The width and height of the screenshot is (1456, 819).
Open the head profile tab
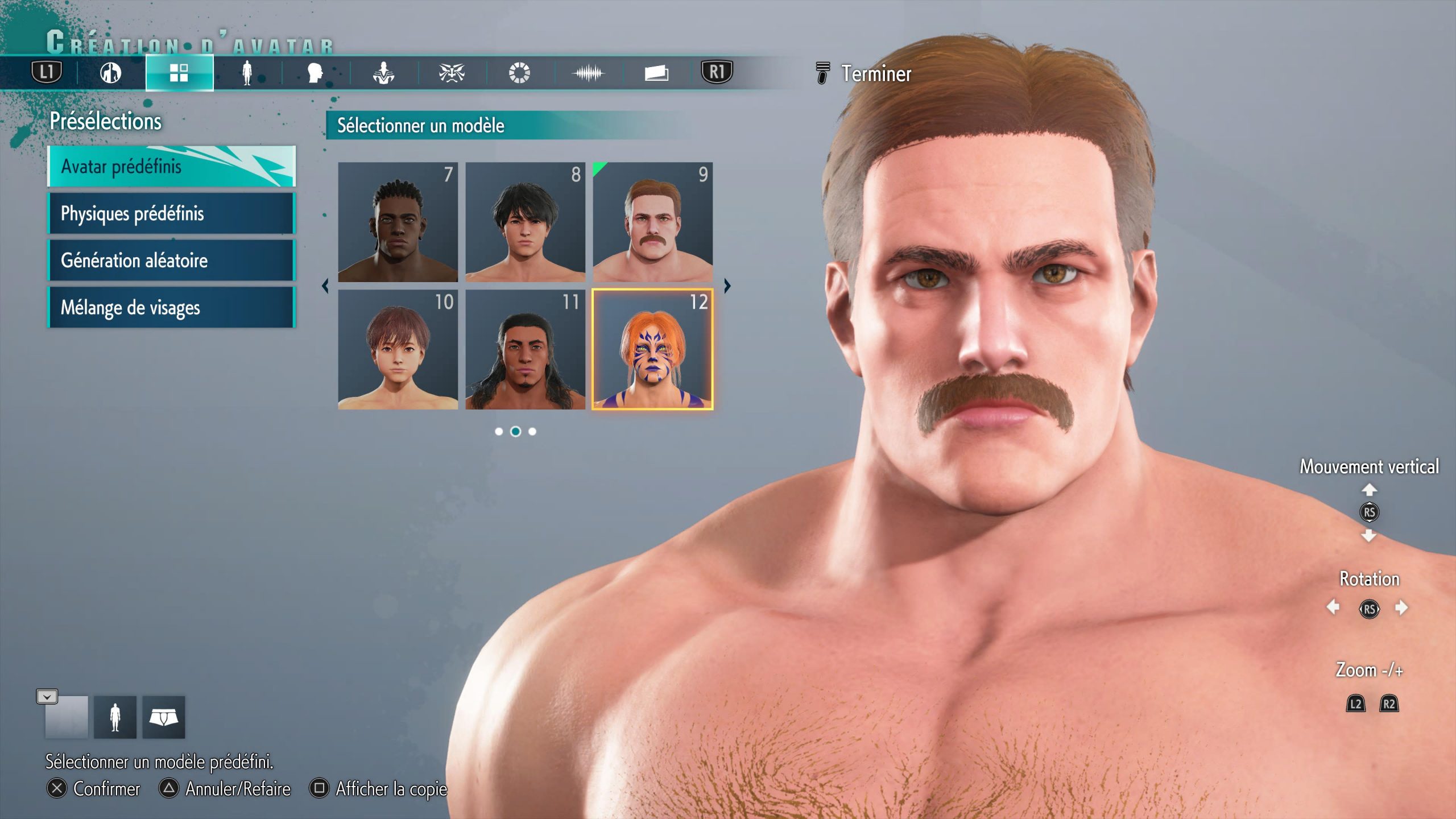tap(315, 73)
